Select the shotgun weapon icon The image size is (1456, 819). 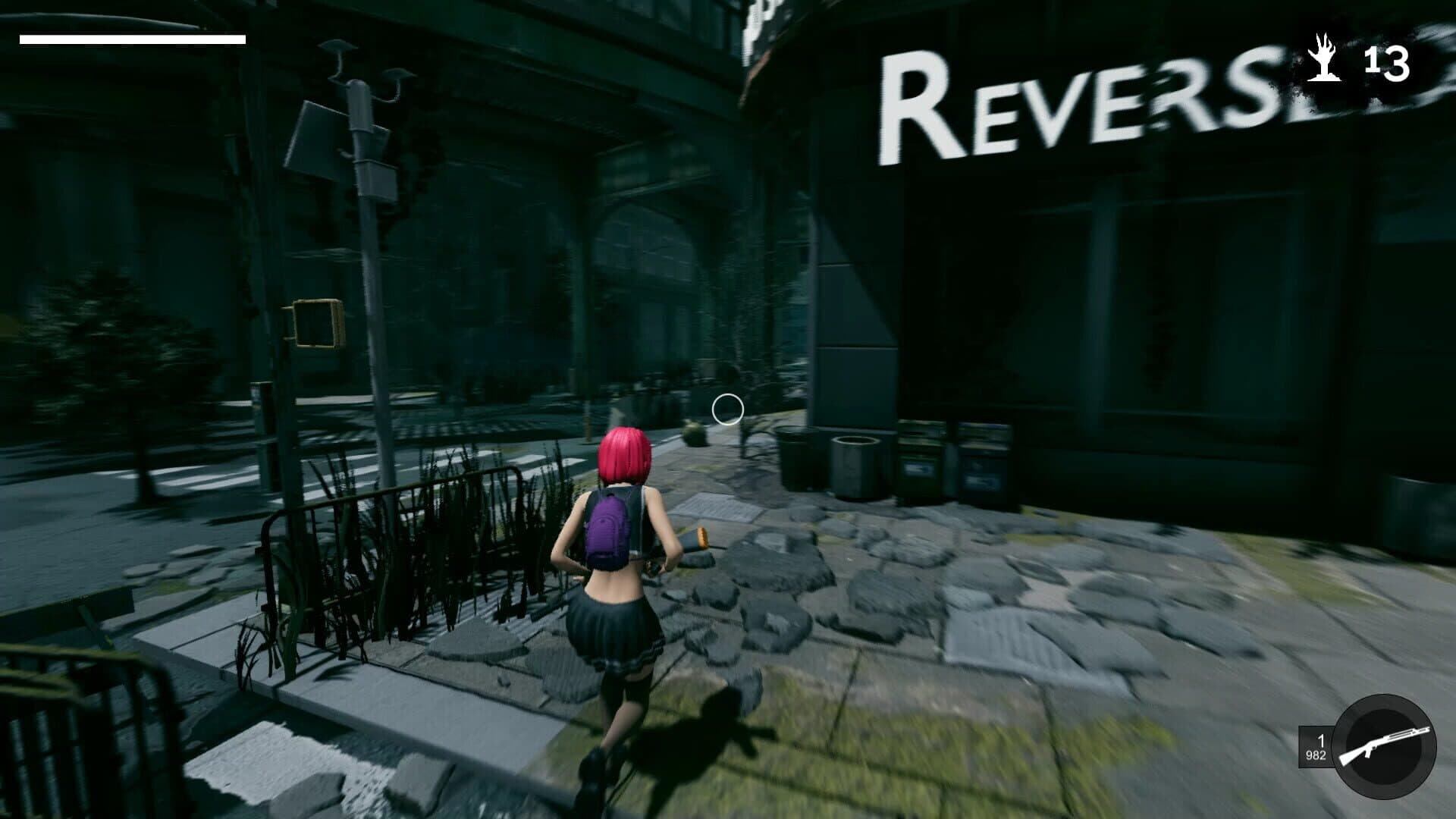[1384, 747]
